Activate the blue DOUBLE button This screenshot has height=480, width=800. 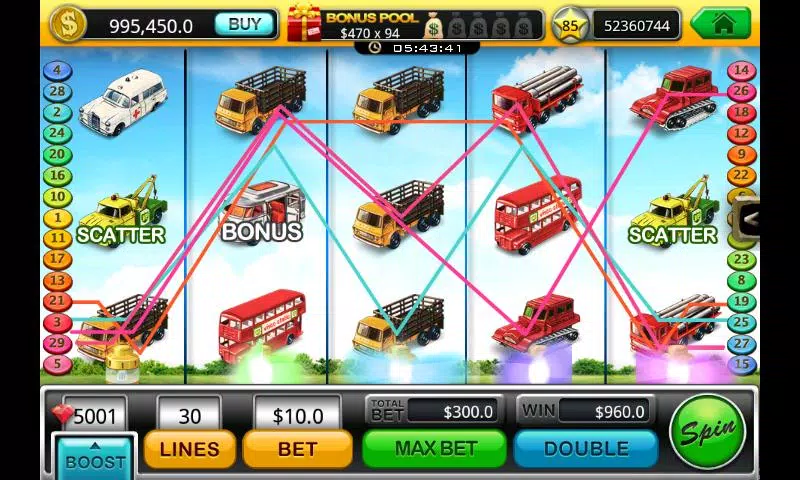[x=585, y=448]
